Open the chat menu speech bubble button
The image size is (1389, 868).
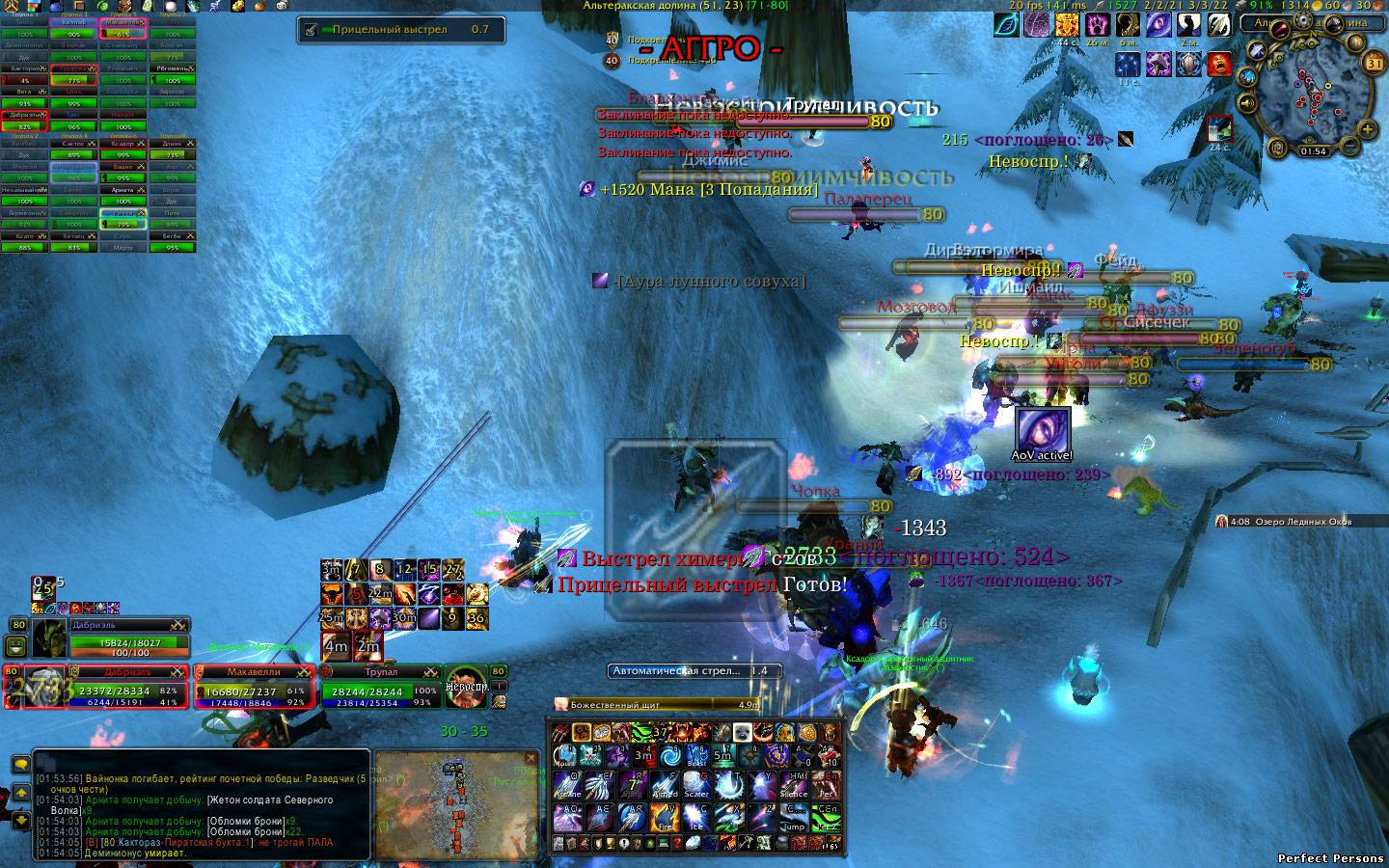20,765
